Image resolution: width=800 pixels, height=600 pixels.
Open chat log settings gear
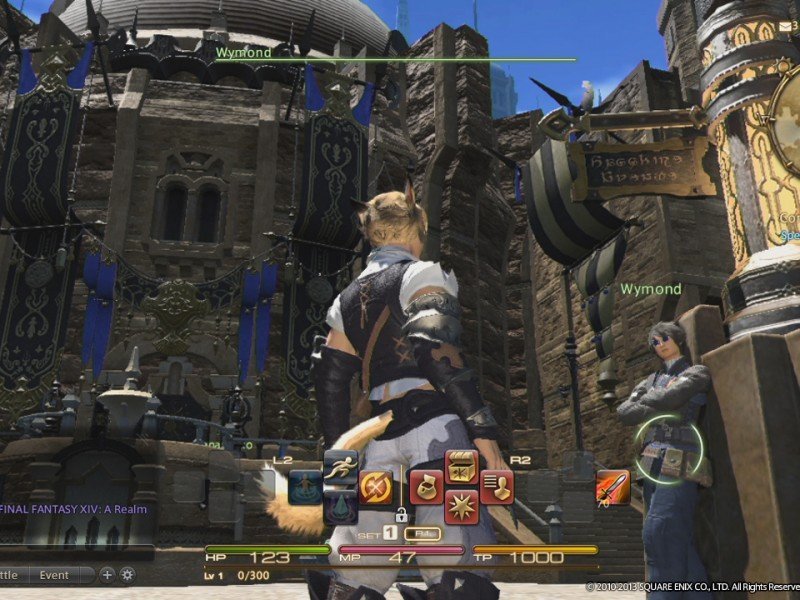tap(127, 575)
